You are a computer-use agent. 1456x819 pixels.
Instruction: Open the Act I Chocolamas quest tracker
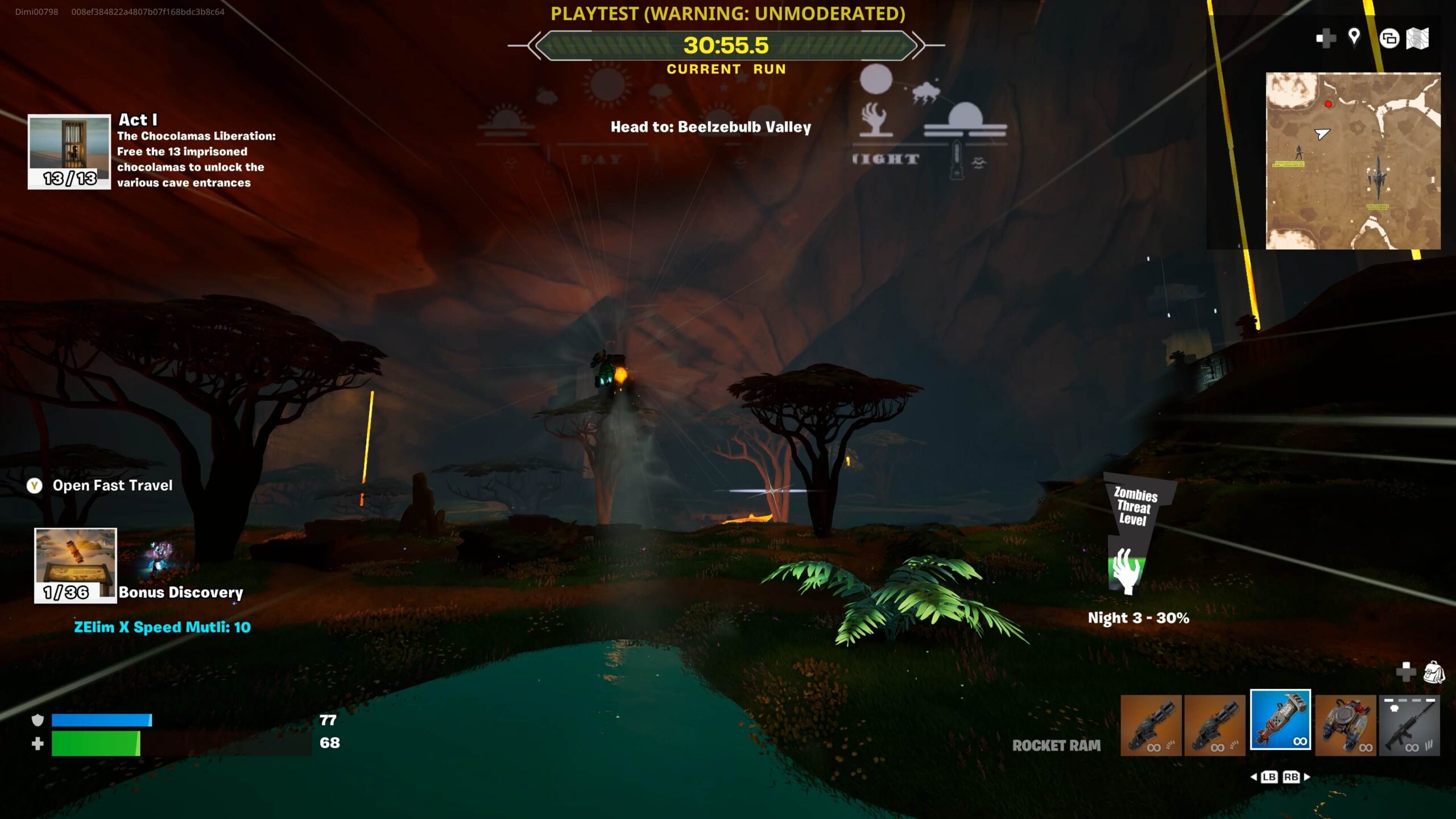coord(69,152)
